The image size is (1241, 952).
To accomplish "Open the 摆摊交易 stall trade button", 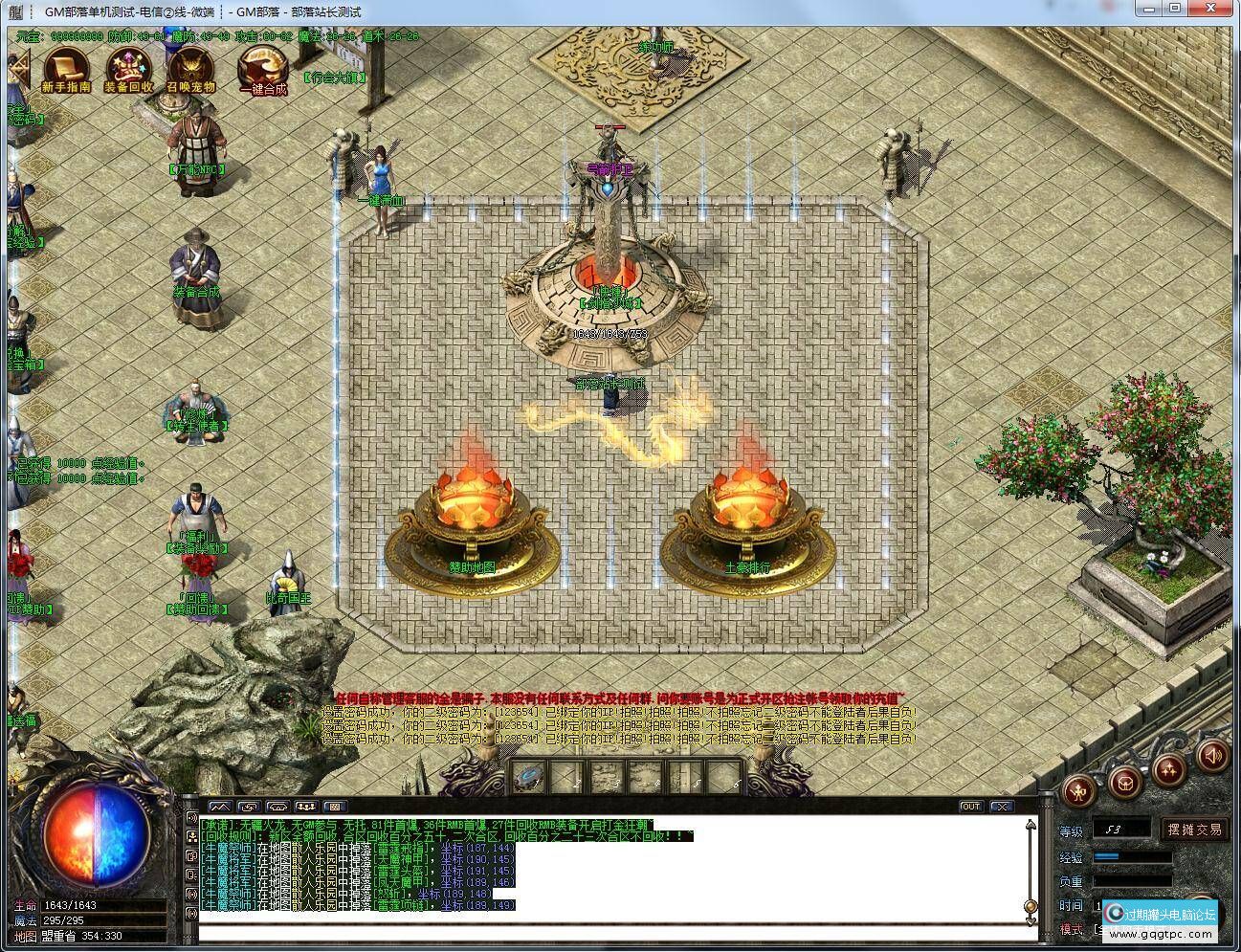I will pyautogui.click(x=1195, y=830).
